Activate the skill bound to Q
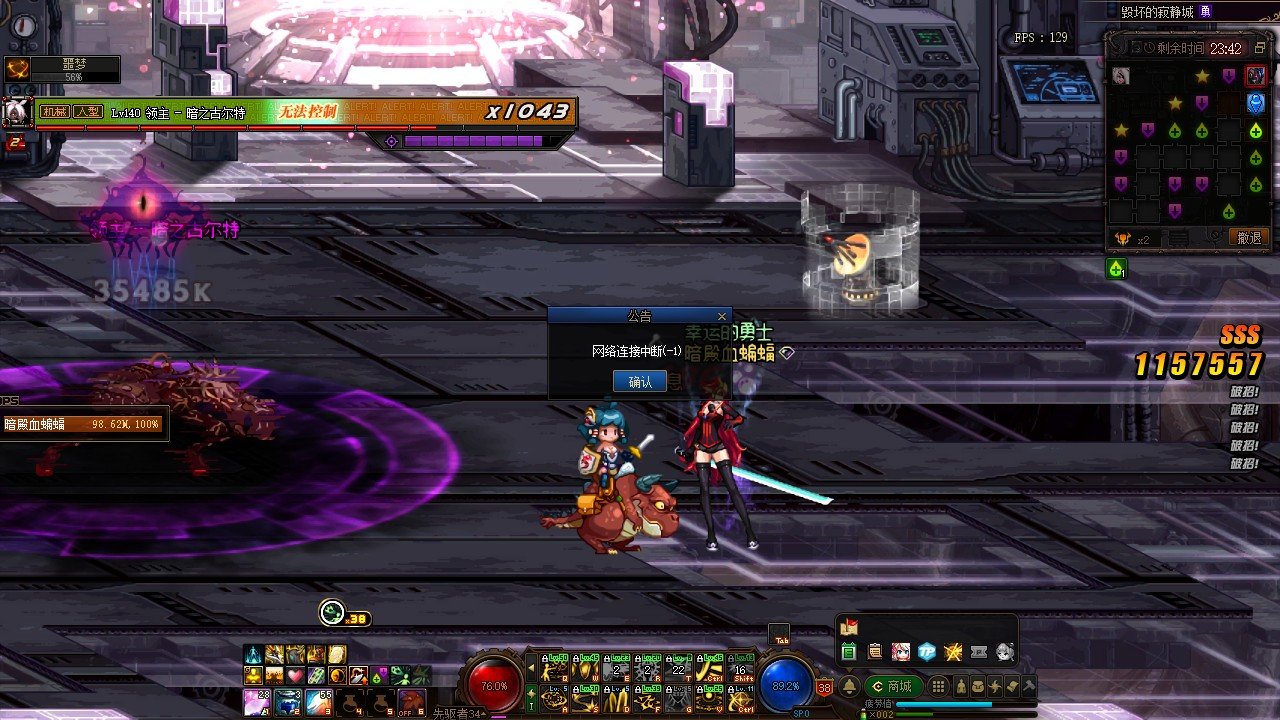The height and width of the screenshot is (720, 1280). click(556, 667)
